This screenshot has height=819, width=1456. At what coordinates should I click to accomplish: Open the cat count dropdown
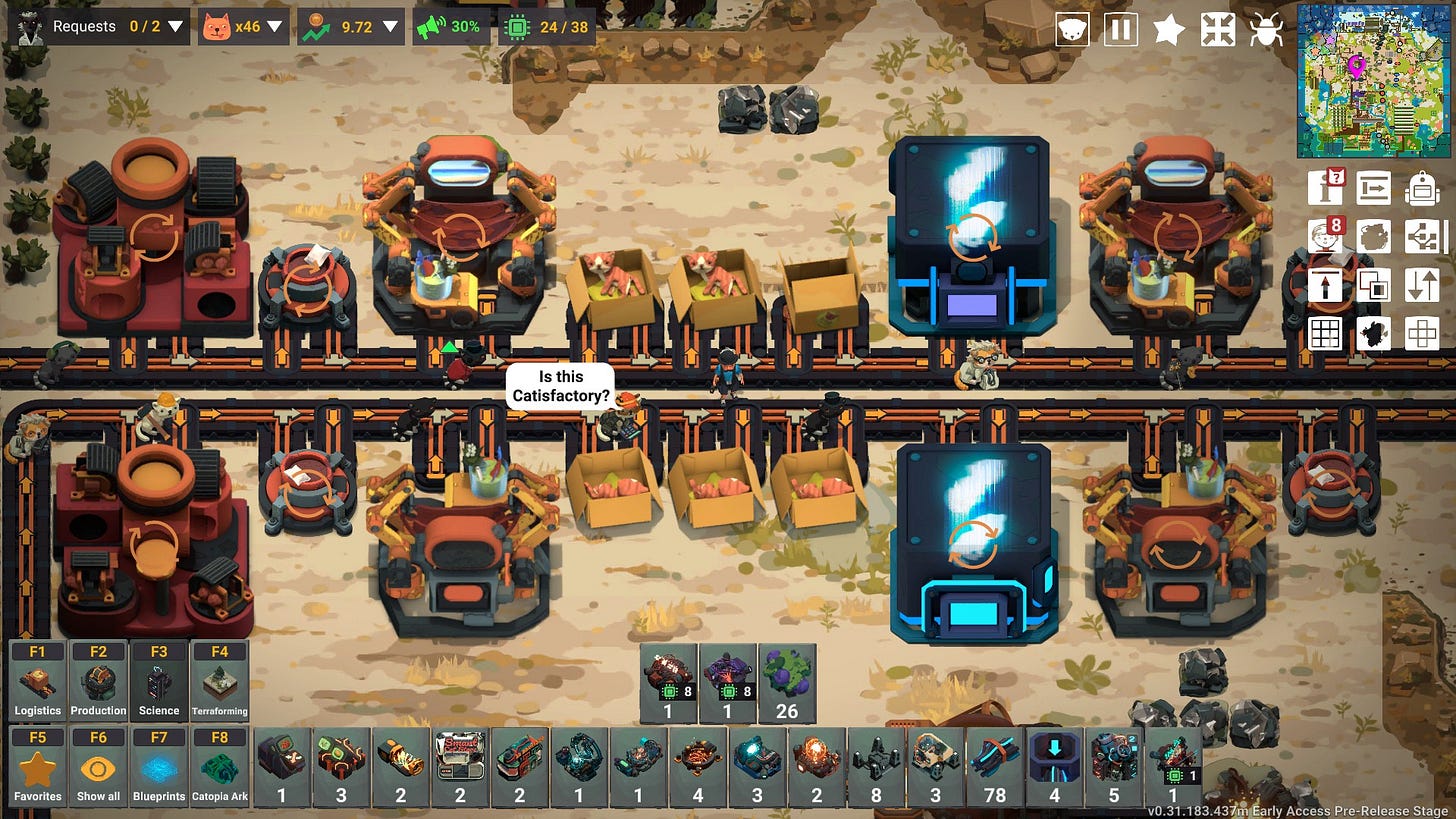pyautogui.click(x=274, y=27)
